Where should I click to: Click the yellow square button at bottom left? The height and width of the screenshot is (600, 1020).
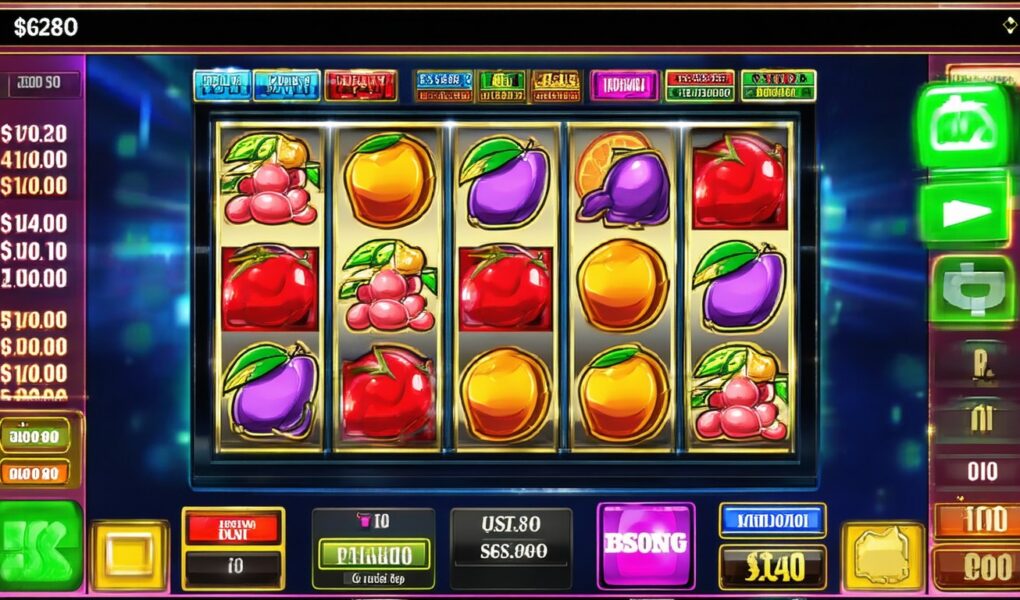[130, 553]
